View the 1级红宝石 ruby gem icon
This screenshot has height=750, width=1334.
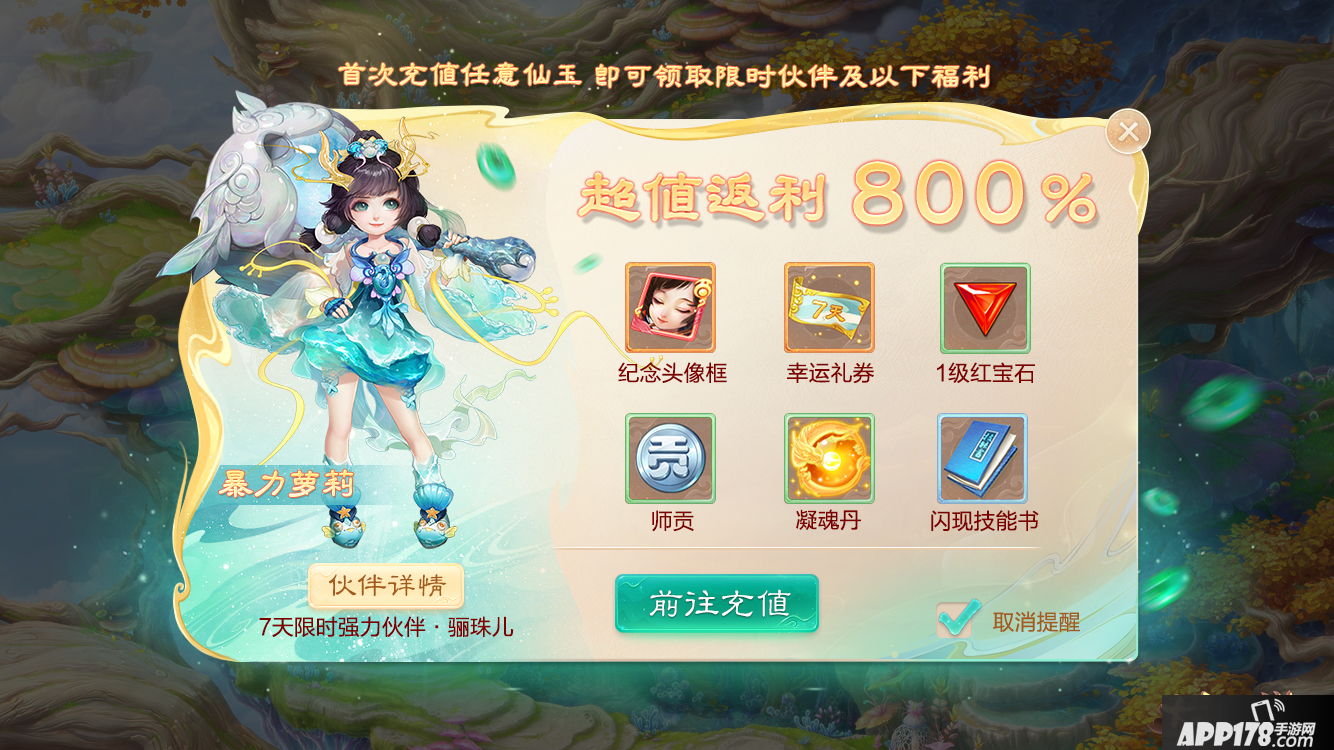pyautogui.click(x=985, y=305)
